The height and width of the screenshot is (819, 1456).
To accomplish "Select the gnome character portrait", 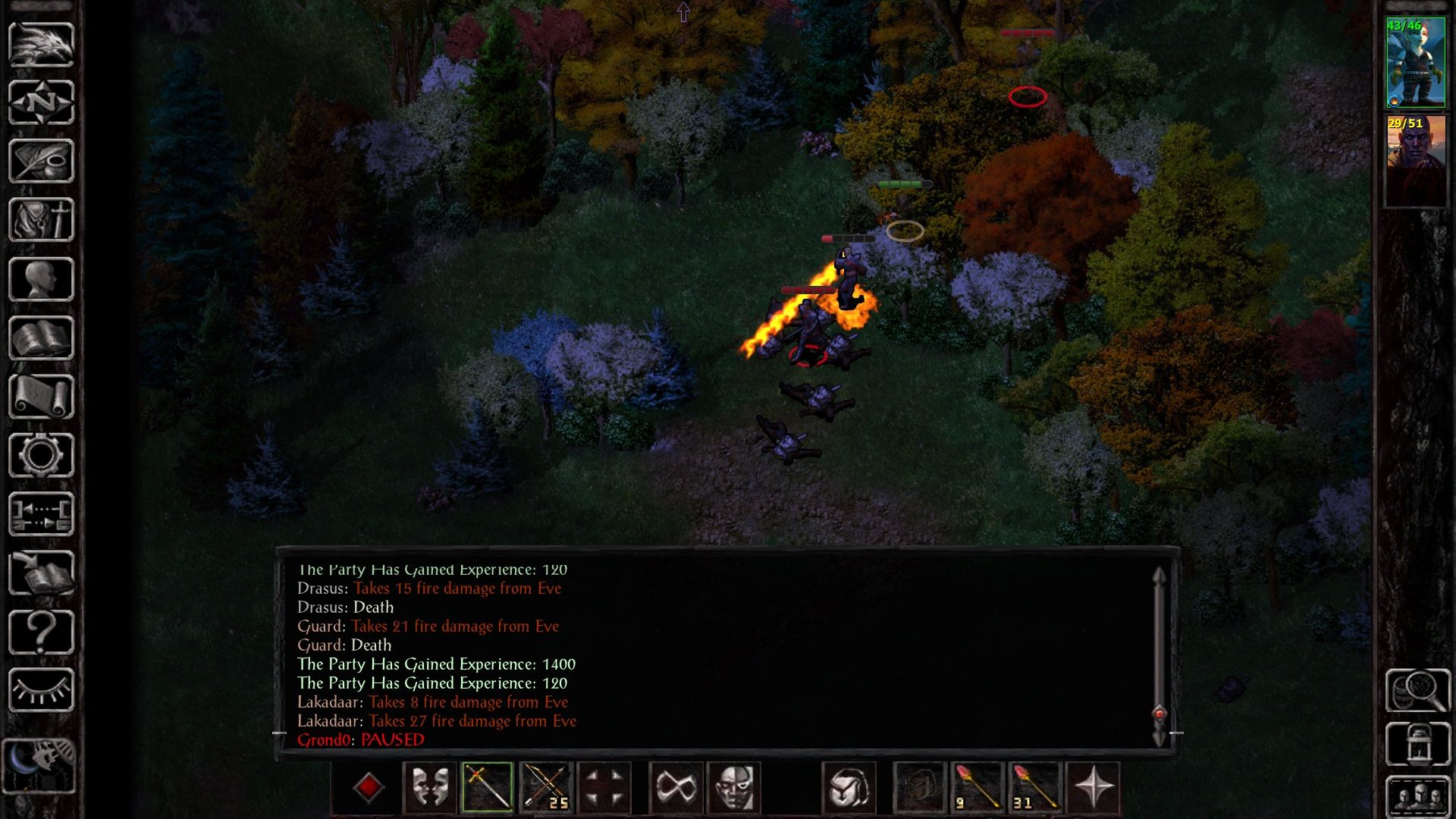I will tap(1415, 63).
